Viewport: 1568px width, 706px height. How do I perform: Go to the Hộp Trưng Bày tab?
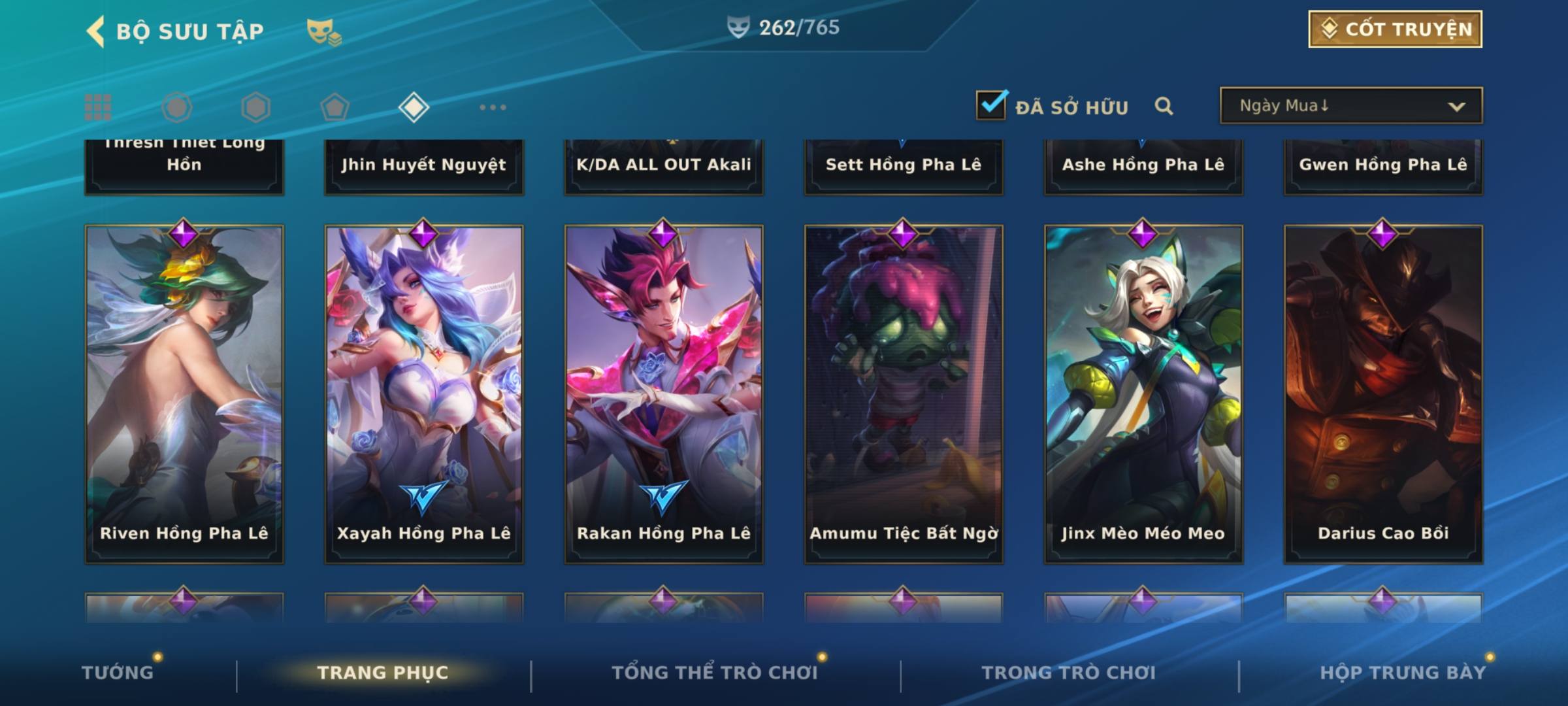1403,672
